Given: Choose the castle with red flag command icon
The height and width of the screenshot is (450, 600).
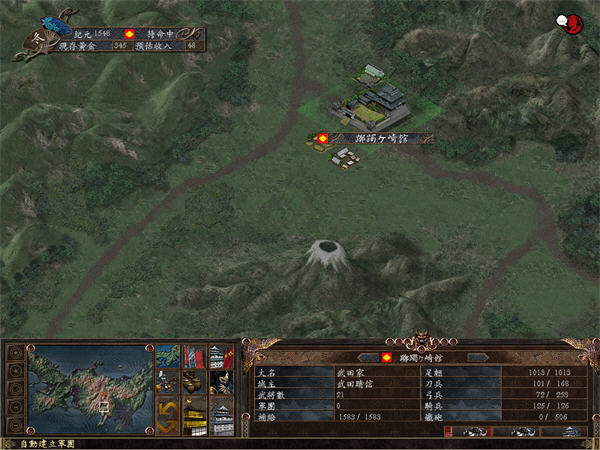Looking at the screenshot, I should 221,356.
